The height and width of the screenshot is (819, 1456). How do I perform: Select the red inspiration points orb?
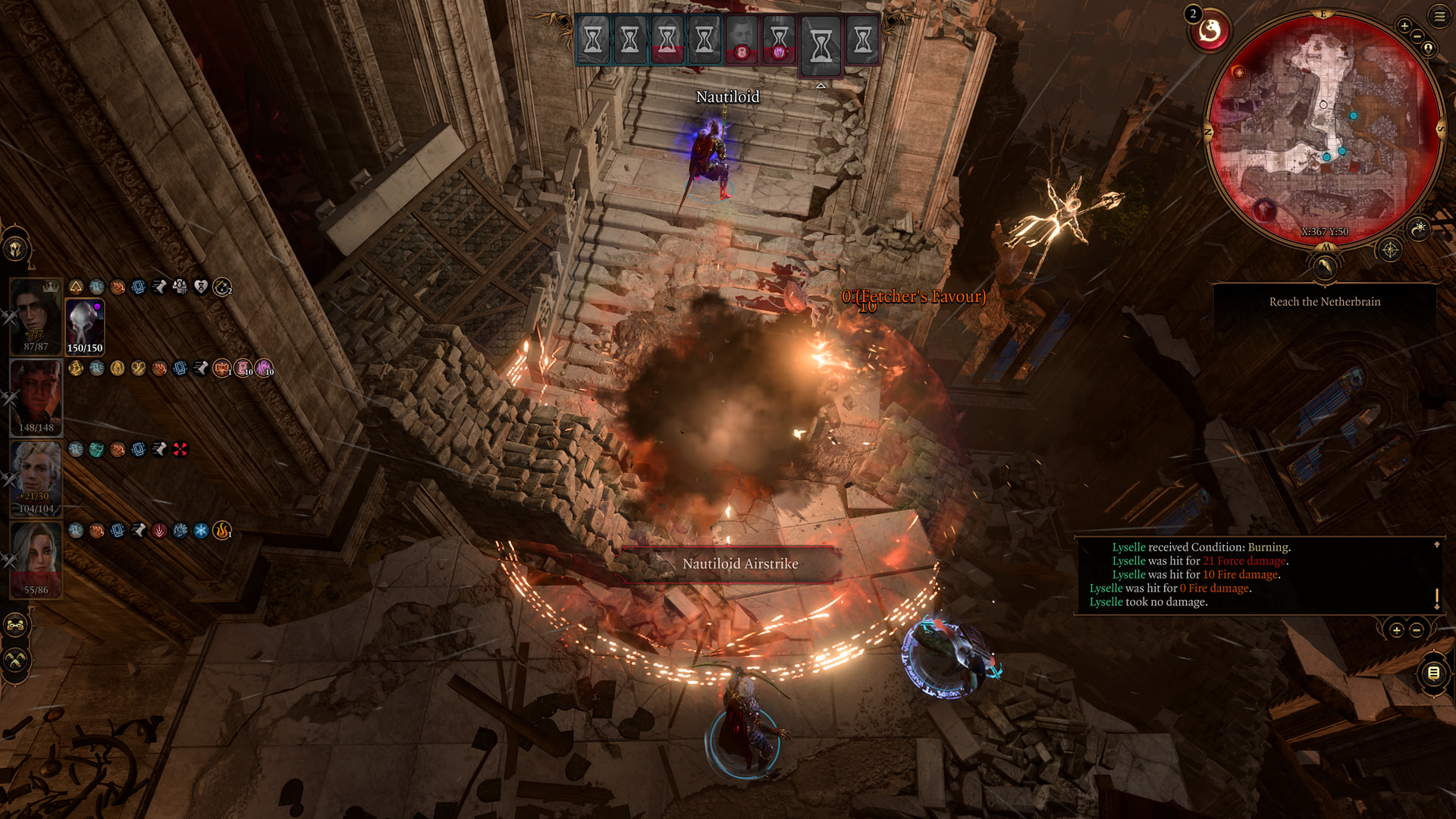click(1210, 32)
